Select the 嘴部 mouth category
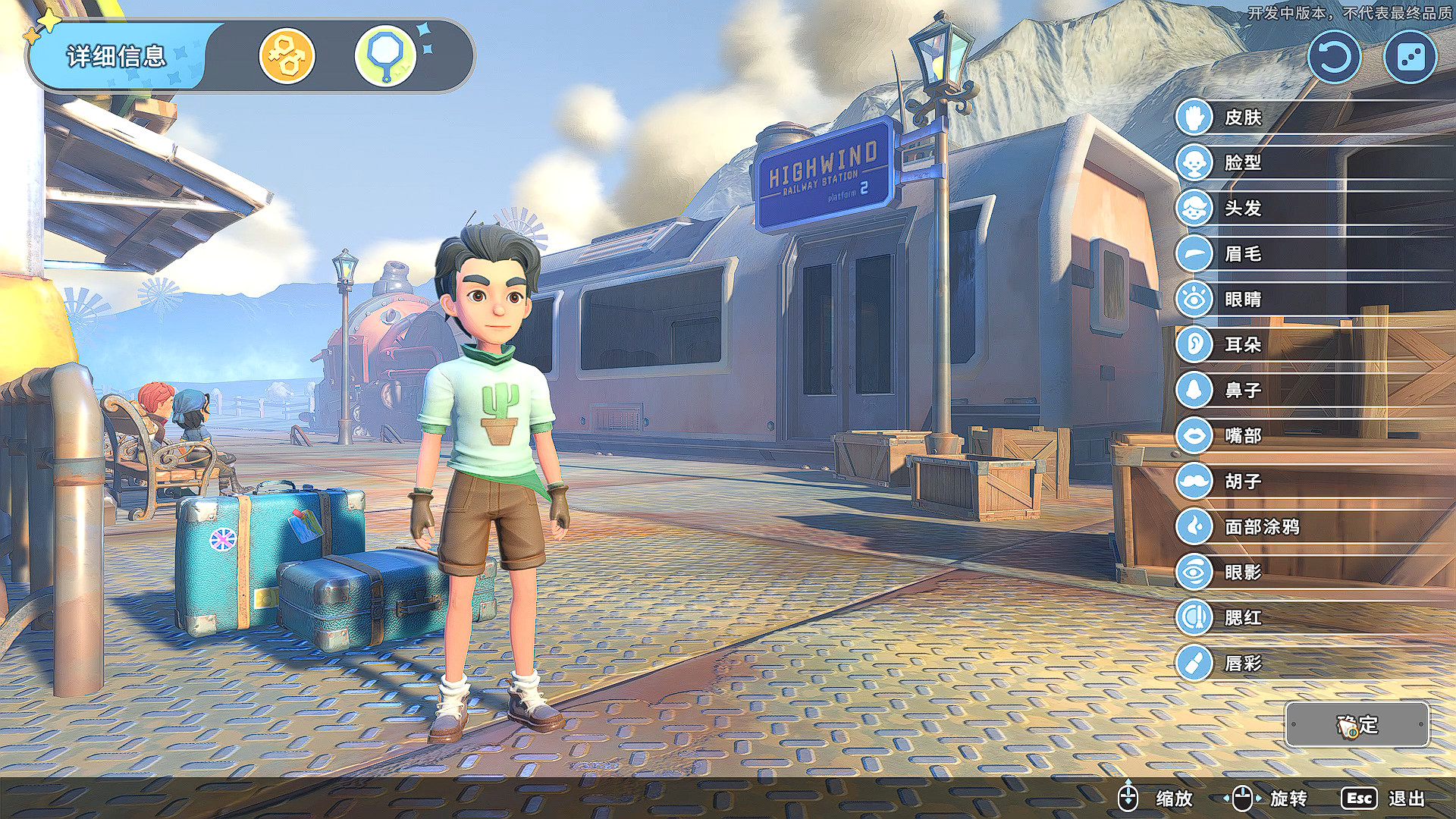Screen dimensions: 1456x819 coord(1242,435)
